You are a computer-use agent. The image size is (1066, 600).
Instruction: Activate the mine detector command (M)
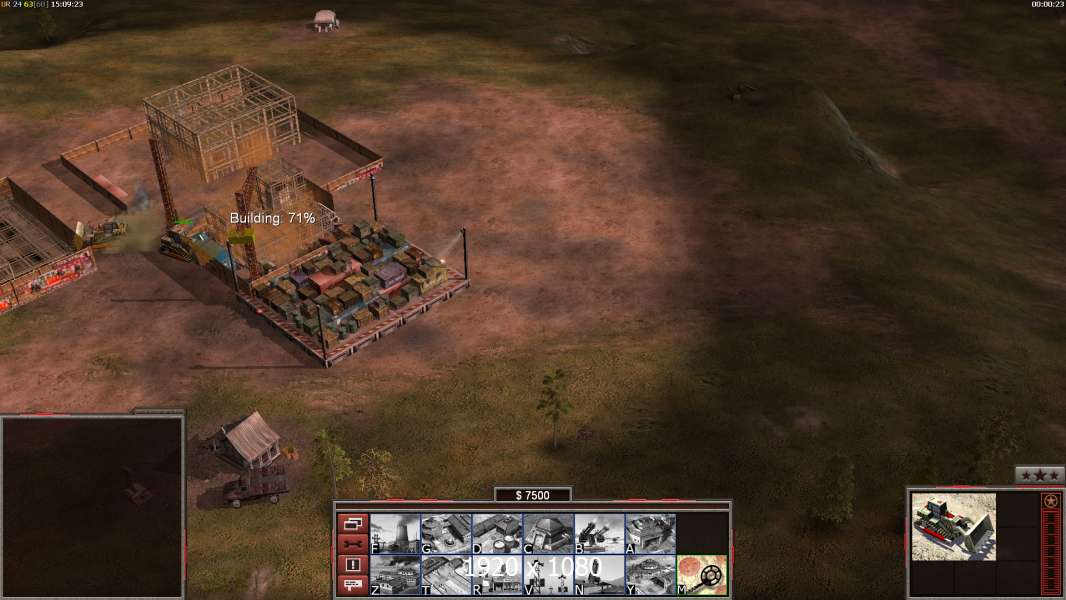702,575
